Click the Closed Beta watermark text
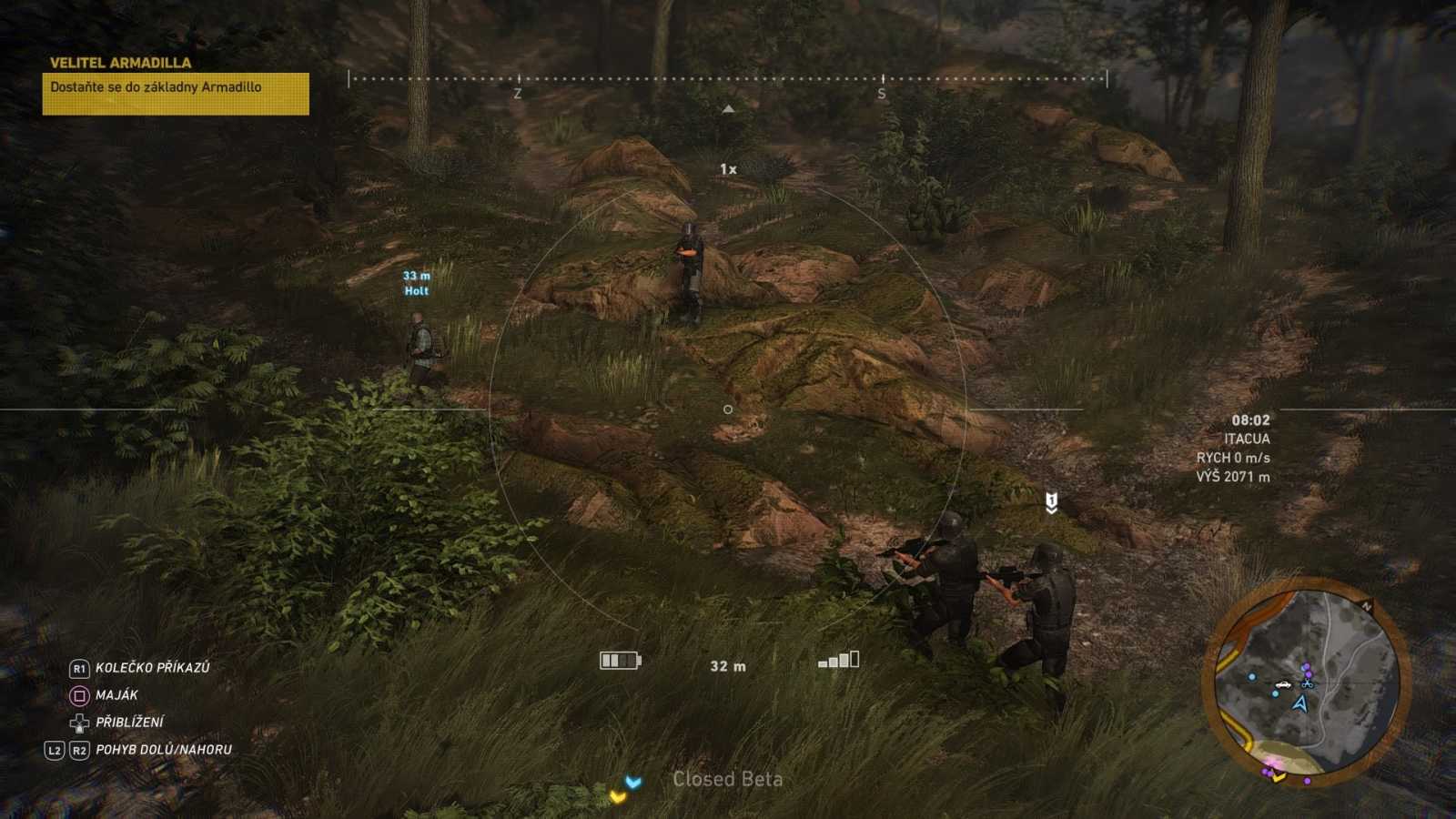The width and height of the screenshot is (1456, 819). tap(728, 780)
